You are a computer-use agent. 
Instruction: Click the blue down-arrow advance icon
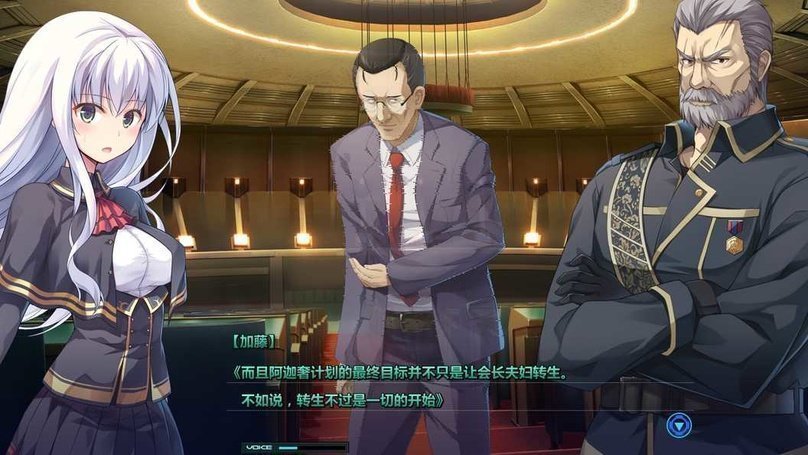(x=679, y=425)
